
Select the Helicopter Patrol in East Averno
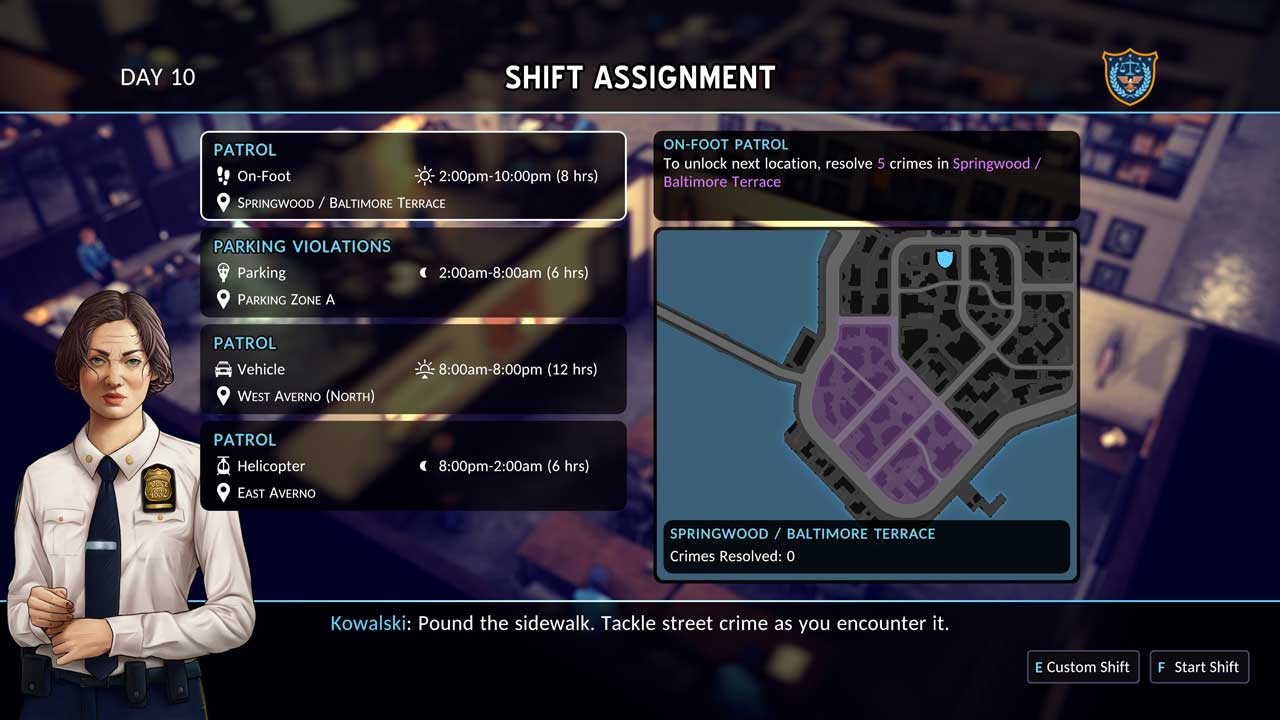point(413,466)
